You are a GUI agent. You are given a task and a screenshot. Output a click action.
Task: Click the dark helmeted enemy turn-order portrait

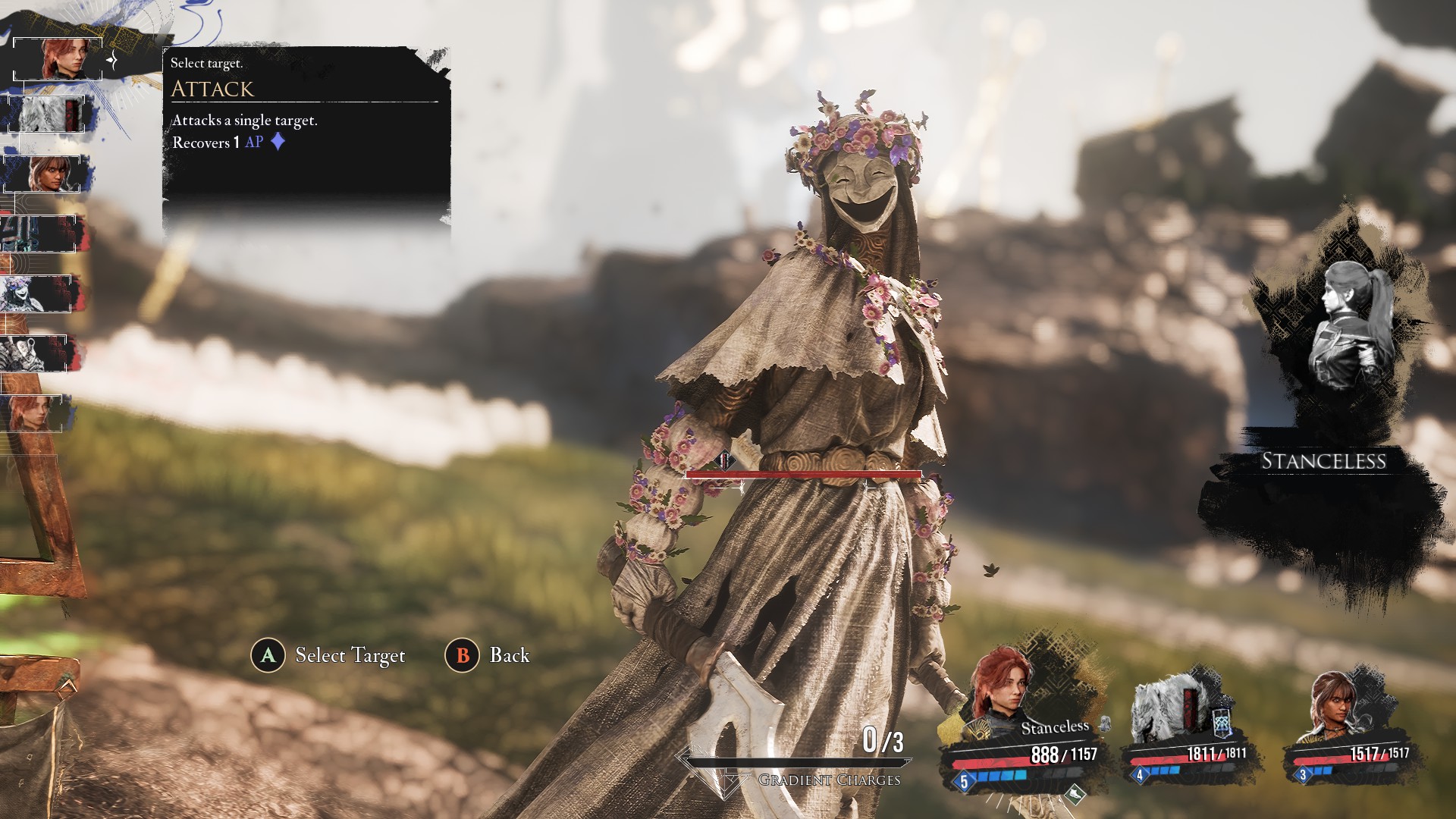(42, 233)
